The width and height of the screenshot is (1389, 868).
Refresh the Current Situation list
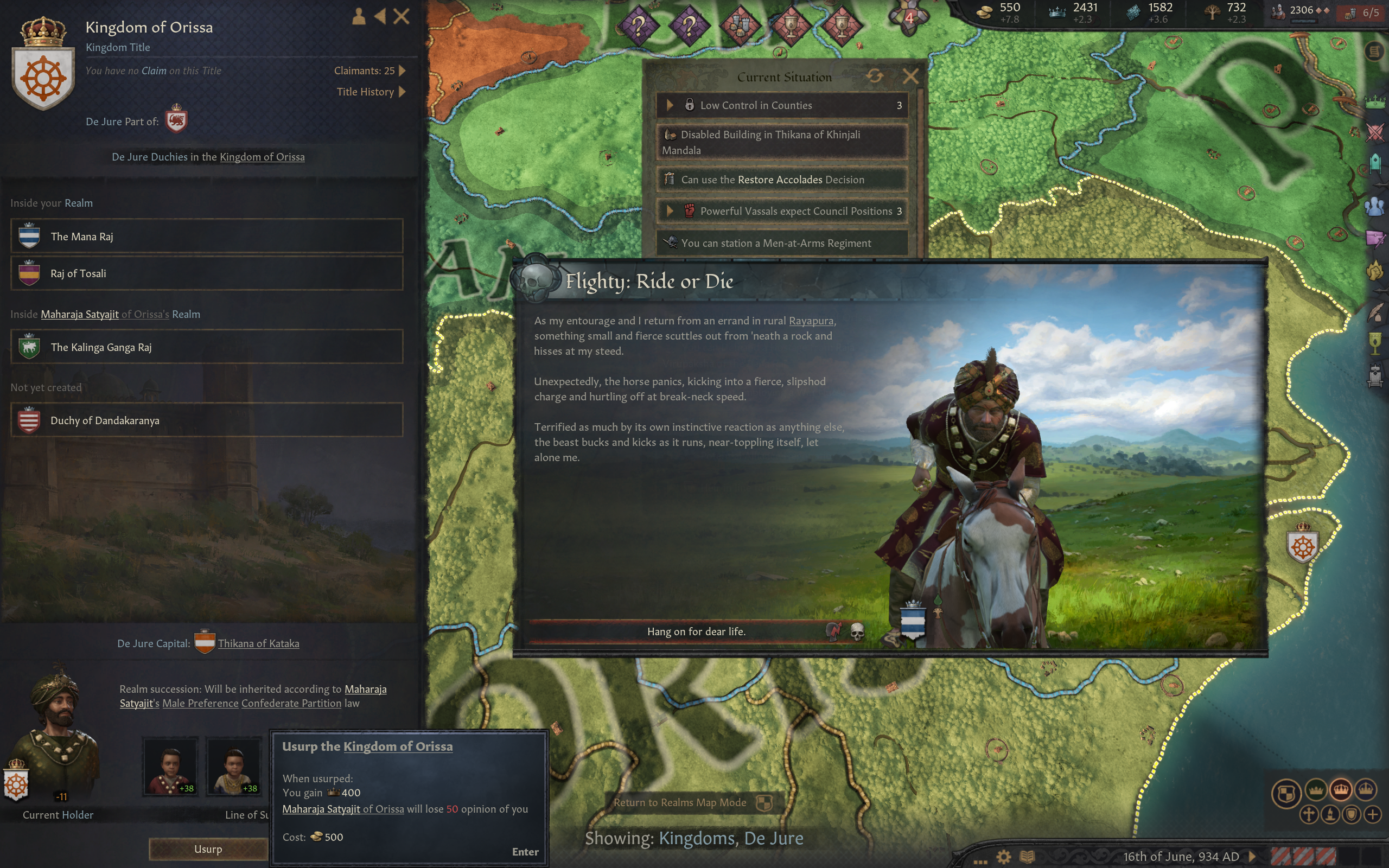(x=875, y=76)
